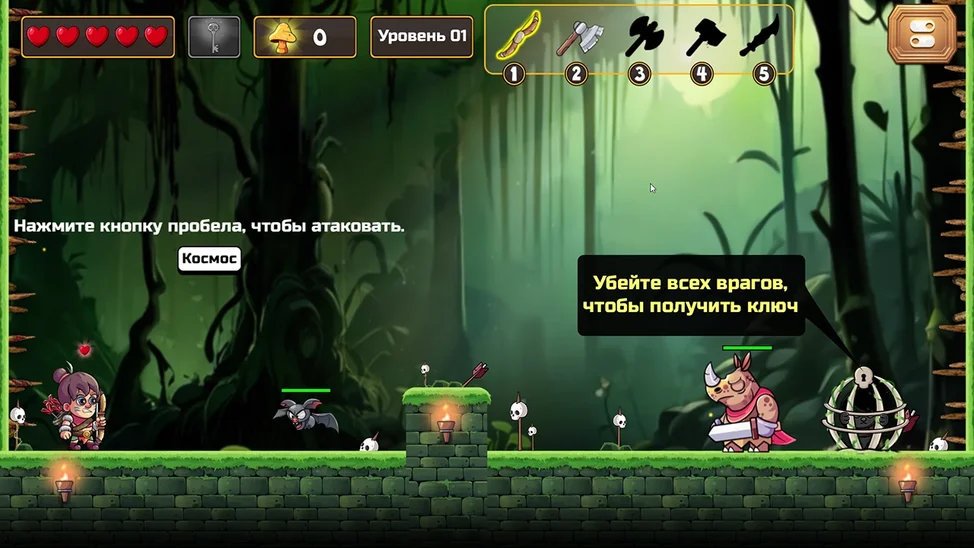974x548 pixels.
Task: Select the bow weapon in slot 1
Action: click(x=516, y=37)
